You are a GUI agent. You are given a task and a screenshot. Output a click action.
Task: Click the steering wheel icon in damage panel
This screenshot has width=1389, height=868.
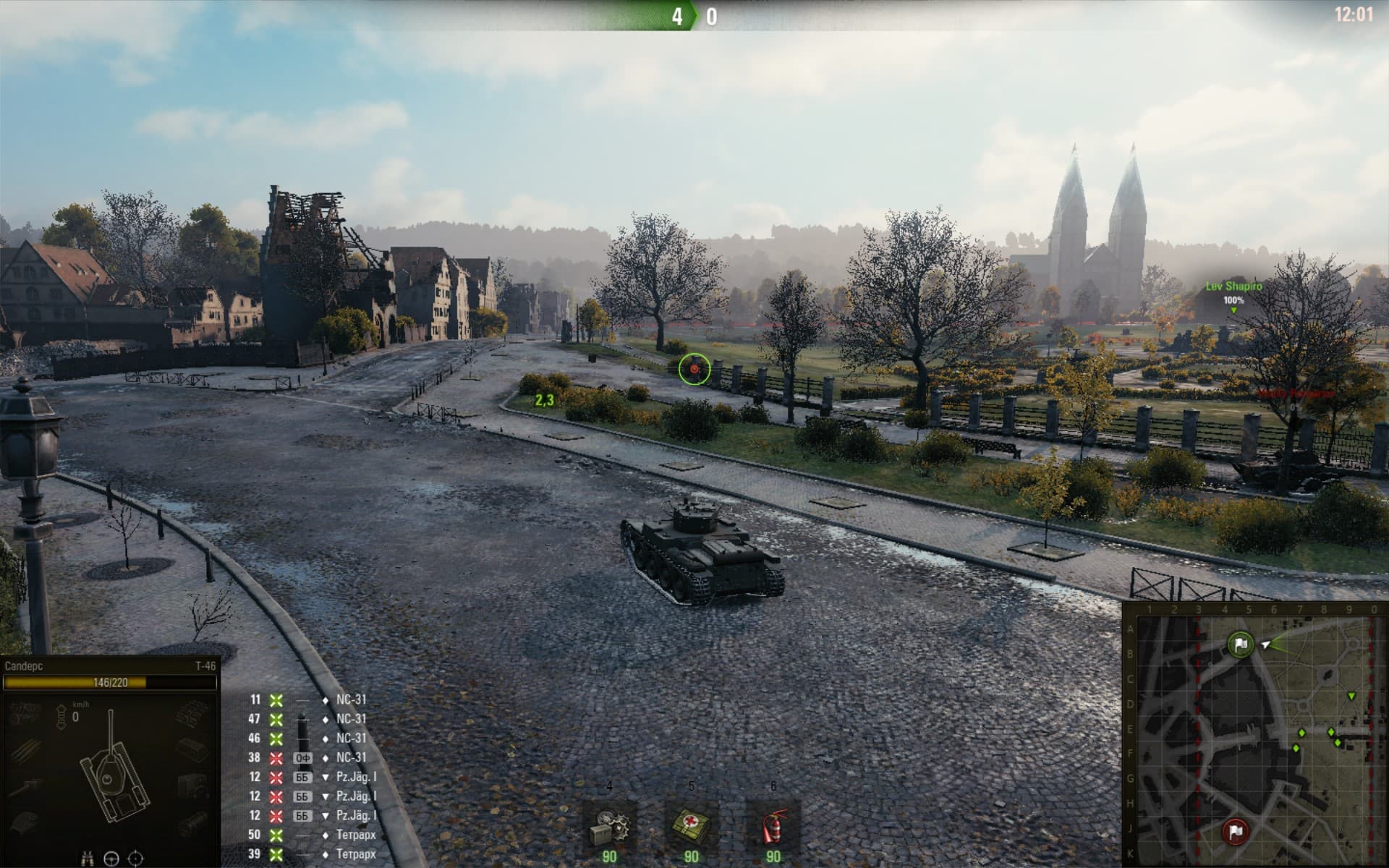pyautogui.click(x=111, y=859)
